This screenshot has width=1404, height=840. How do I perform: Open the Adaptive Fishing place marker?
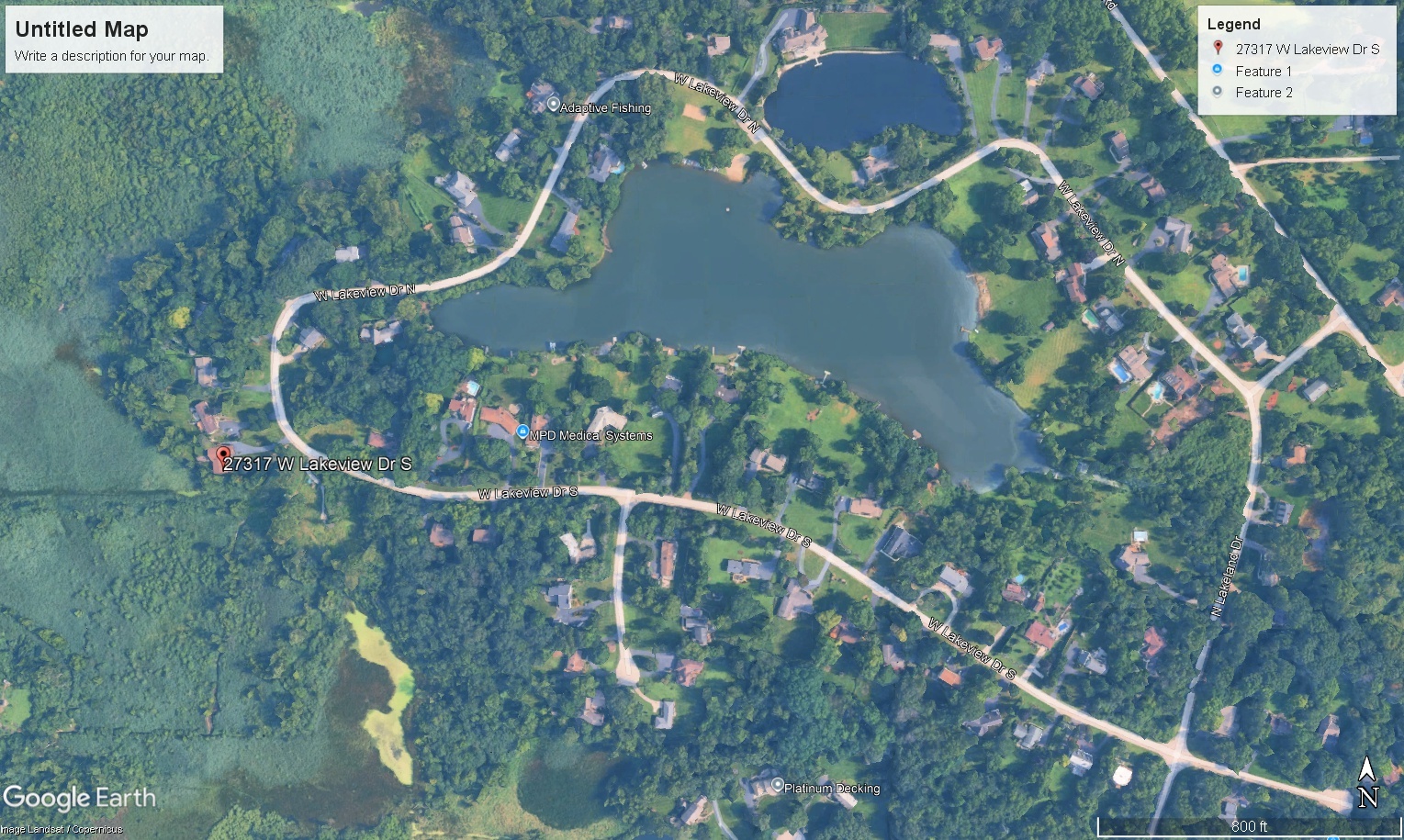click(553, 106)
